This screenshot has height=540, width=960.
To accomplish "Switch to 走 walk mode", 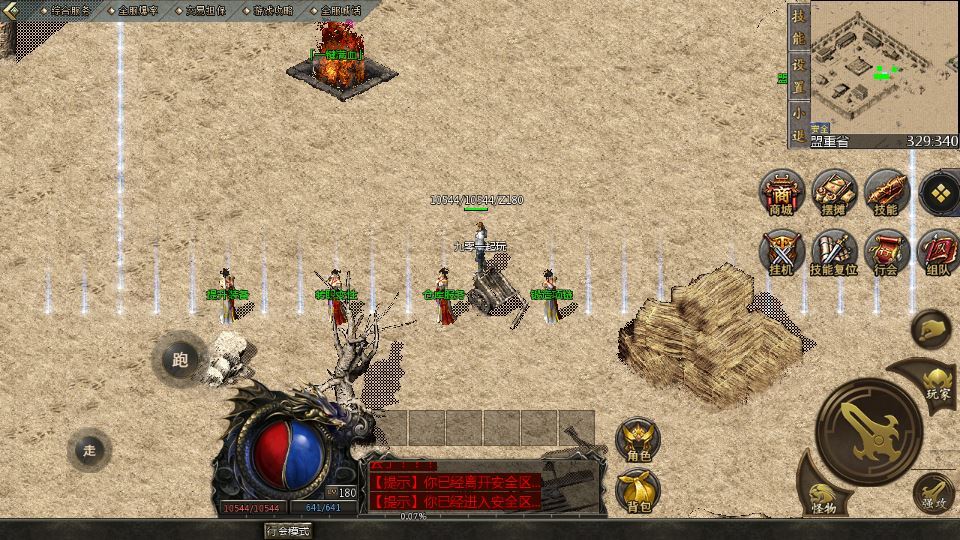I will [x=90, y=450].
